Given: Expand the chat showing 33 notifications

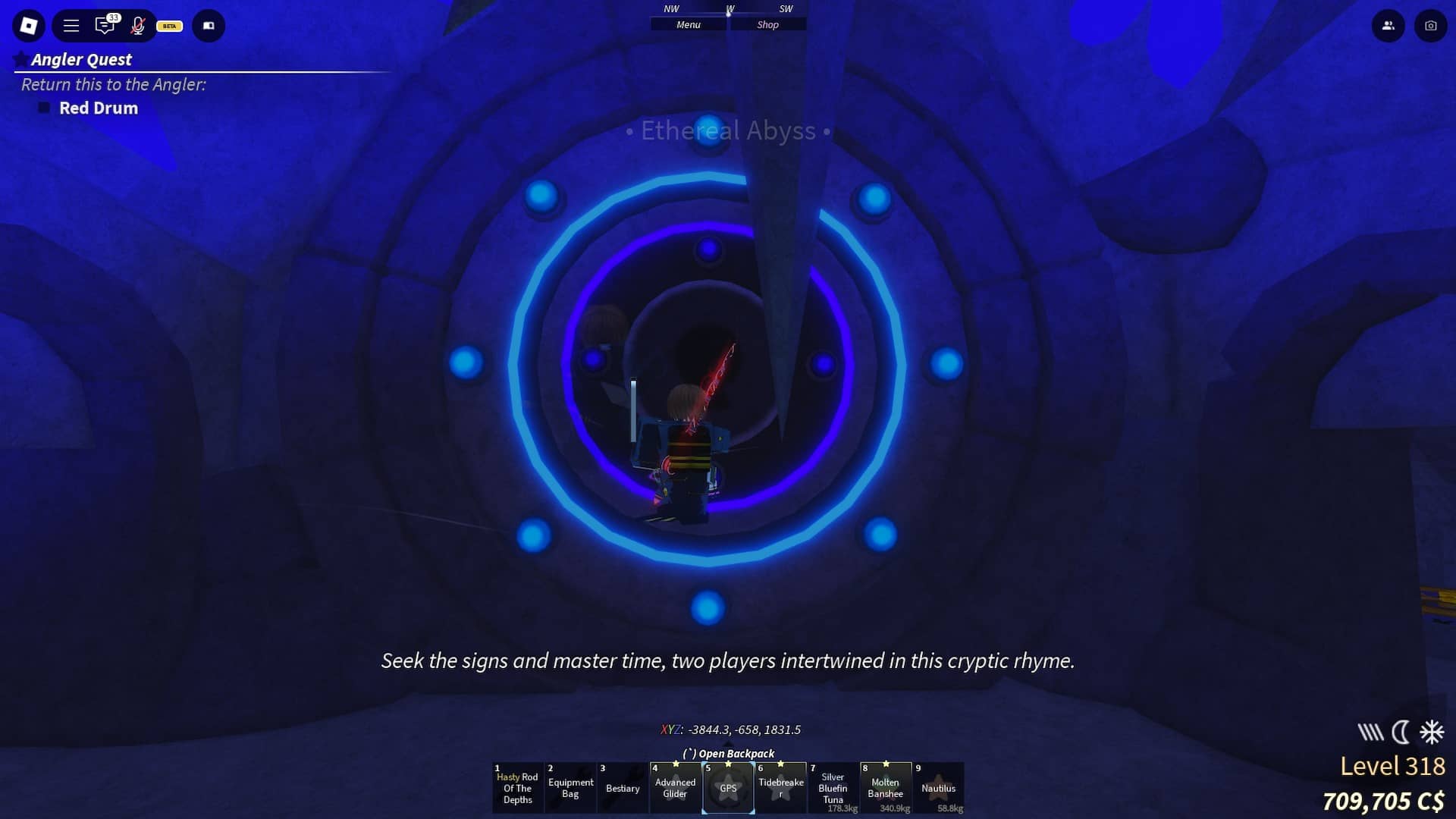Looking at the screenshot, I should click(x=105, y=26).
